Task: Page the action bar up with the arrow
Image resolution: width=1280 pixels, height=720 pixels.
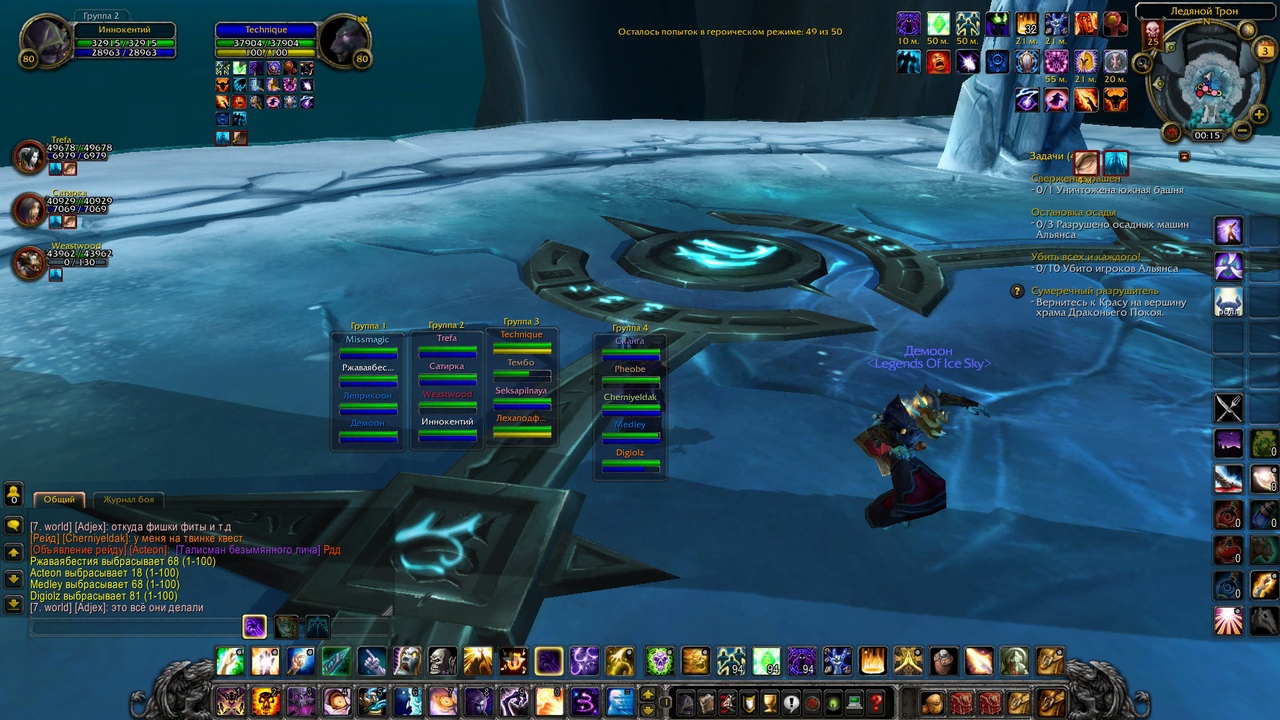Action: point(648,694)
